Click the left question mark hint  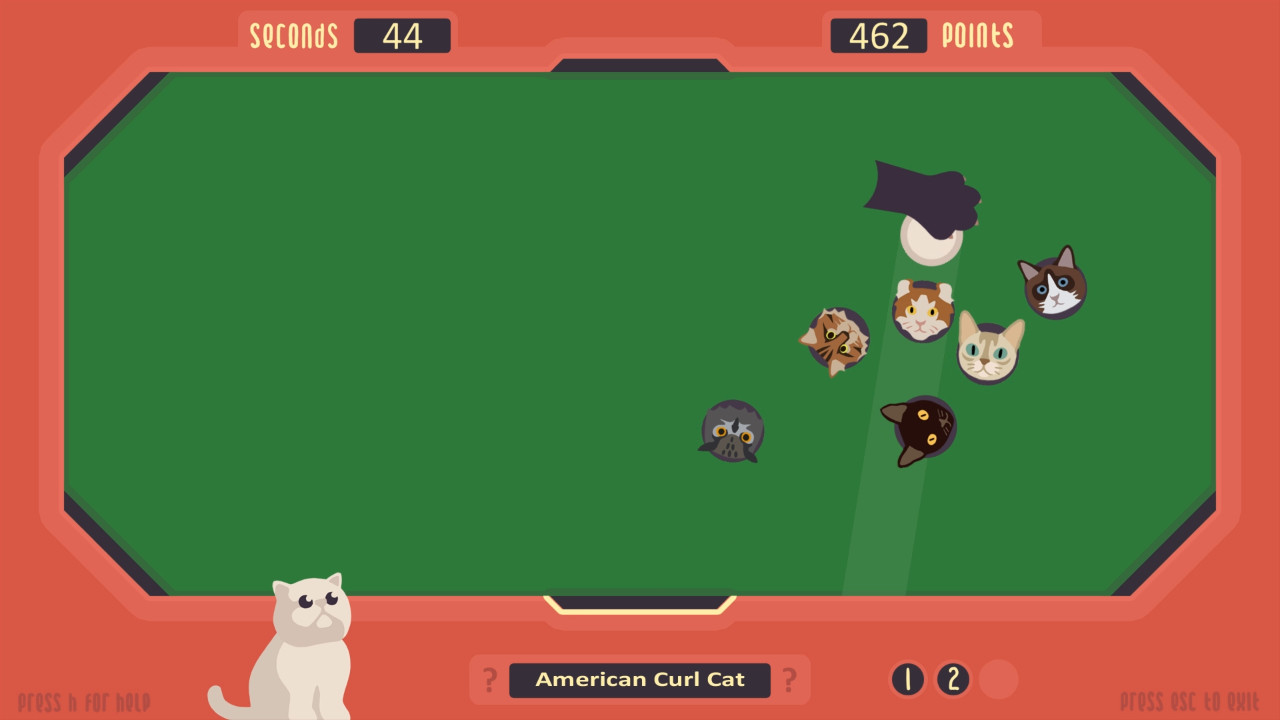pyautogui.click(x=488, y=679)
